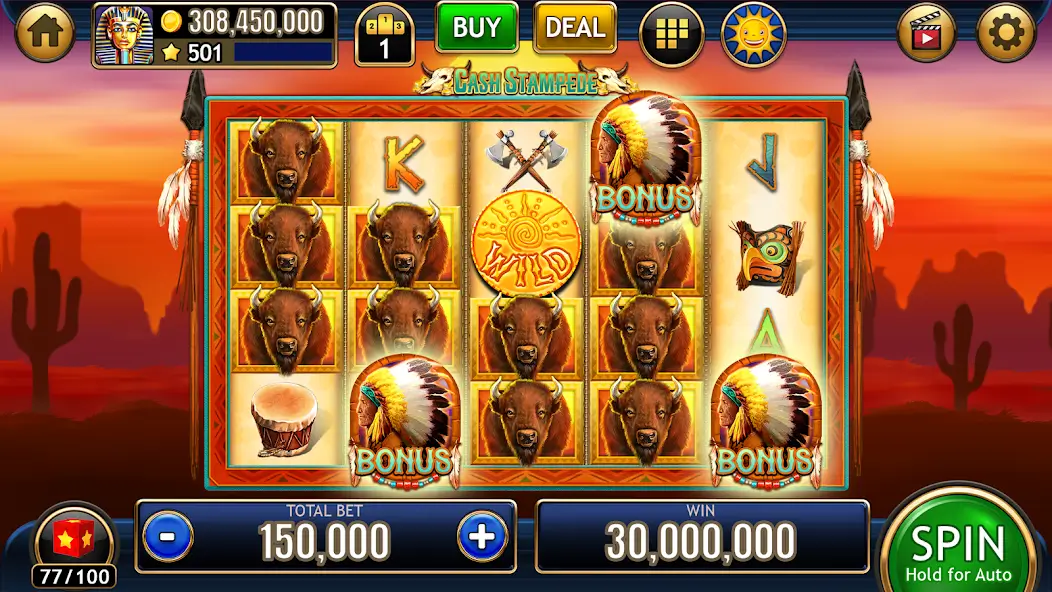
Task: Spin the reels
Action: pyautogui.click(x=957, y=548)
